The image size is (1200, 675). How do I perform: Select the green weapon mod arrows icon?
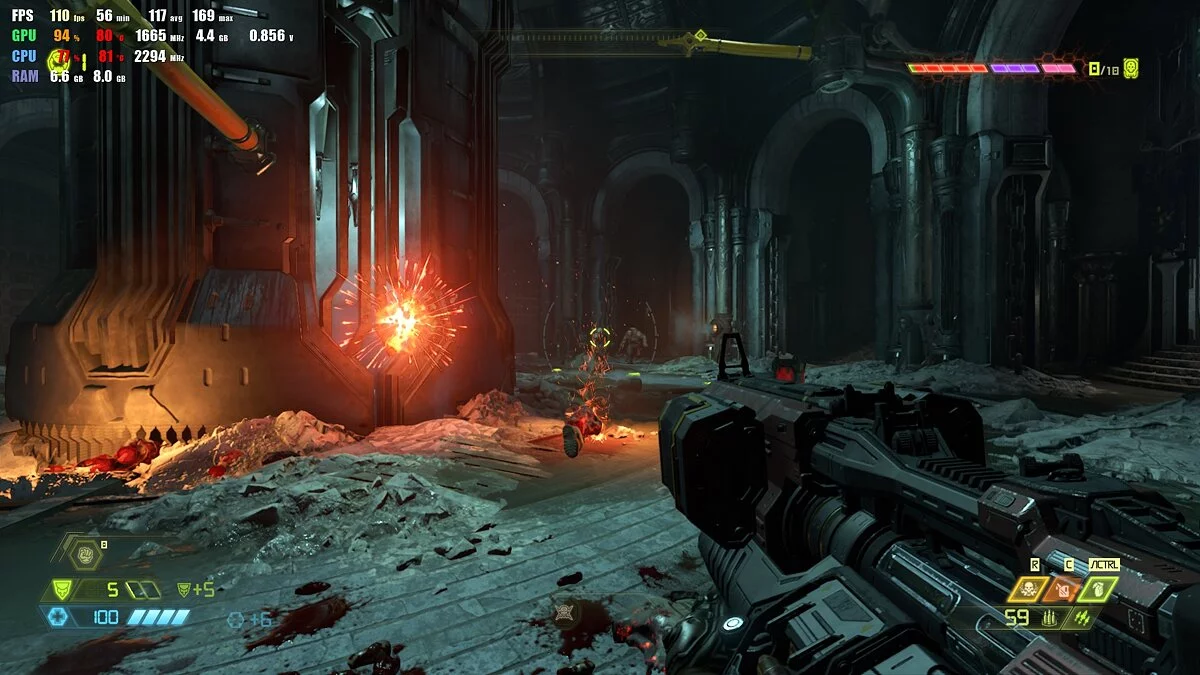[x=1080, y=619]
